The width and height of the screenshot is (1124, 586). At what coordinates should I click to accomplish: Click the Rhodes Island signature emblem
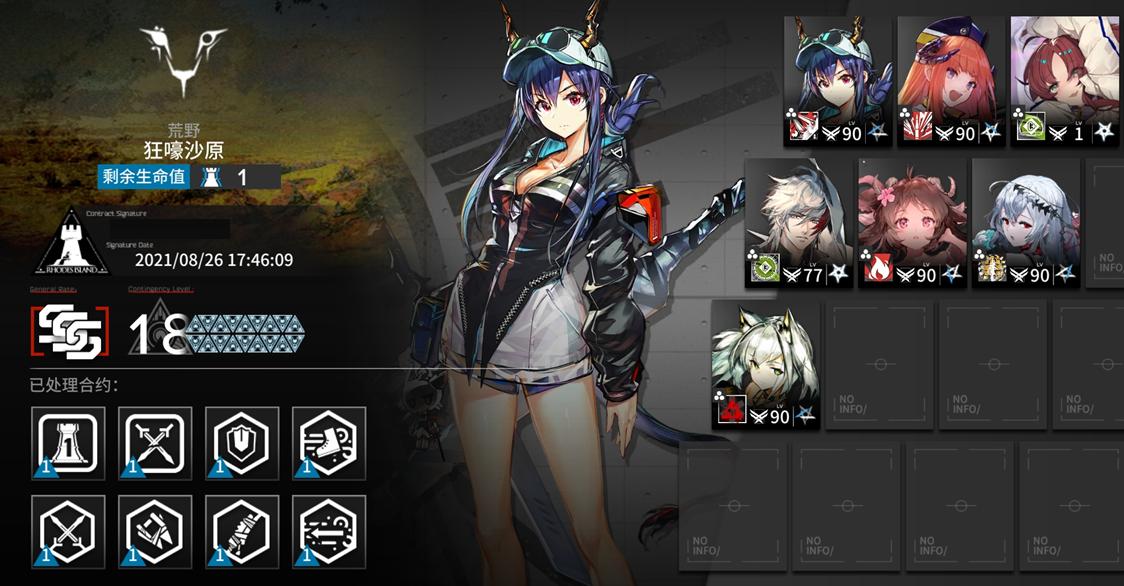(x=71, y=245)
